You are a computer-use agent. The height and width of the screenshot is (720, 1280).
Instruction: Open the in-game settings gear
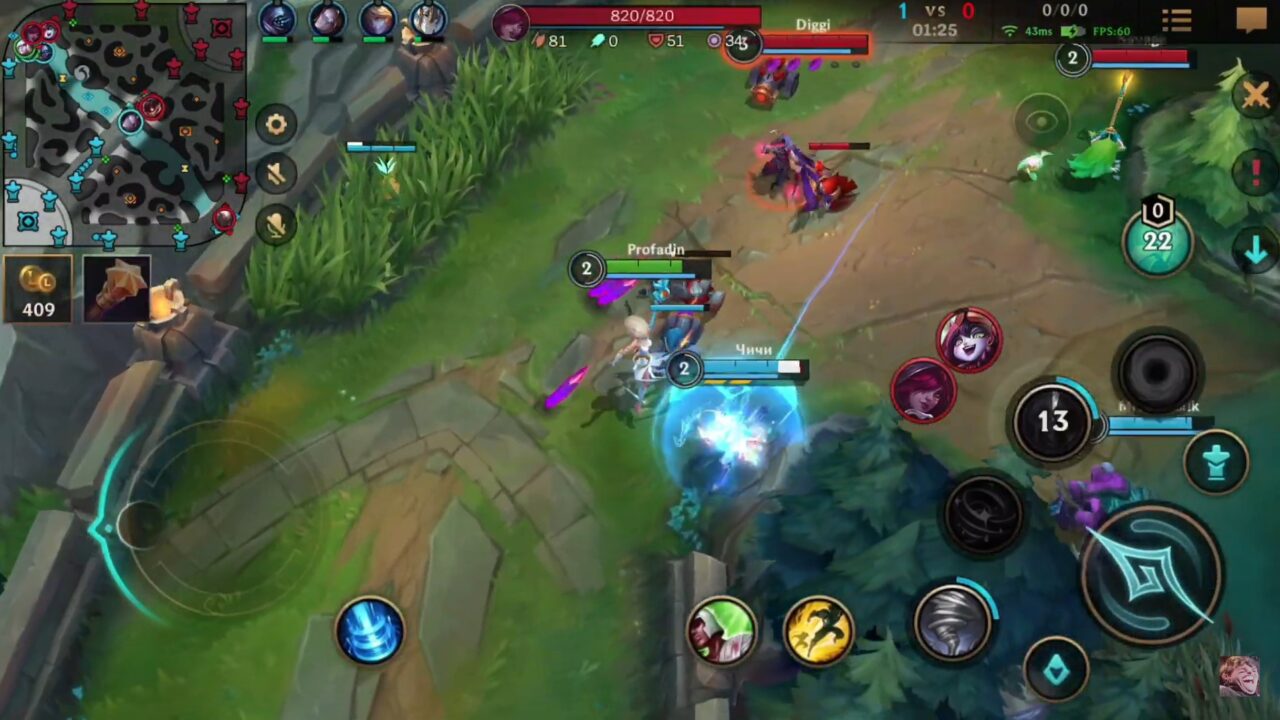275,123
